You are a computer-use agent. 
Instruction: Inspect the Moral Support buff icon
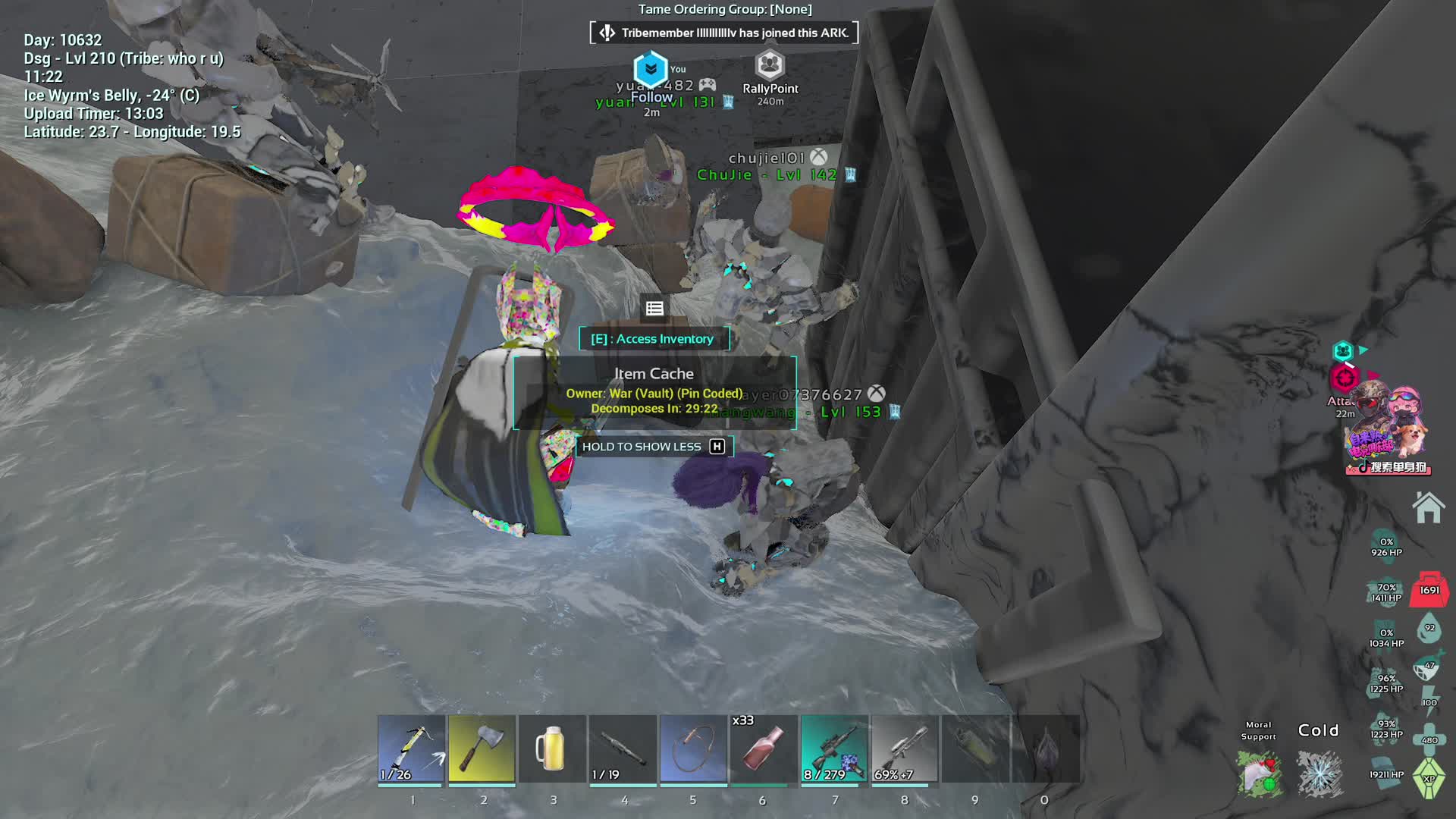point(1259,773)
